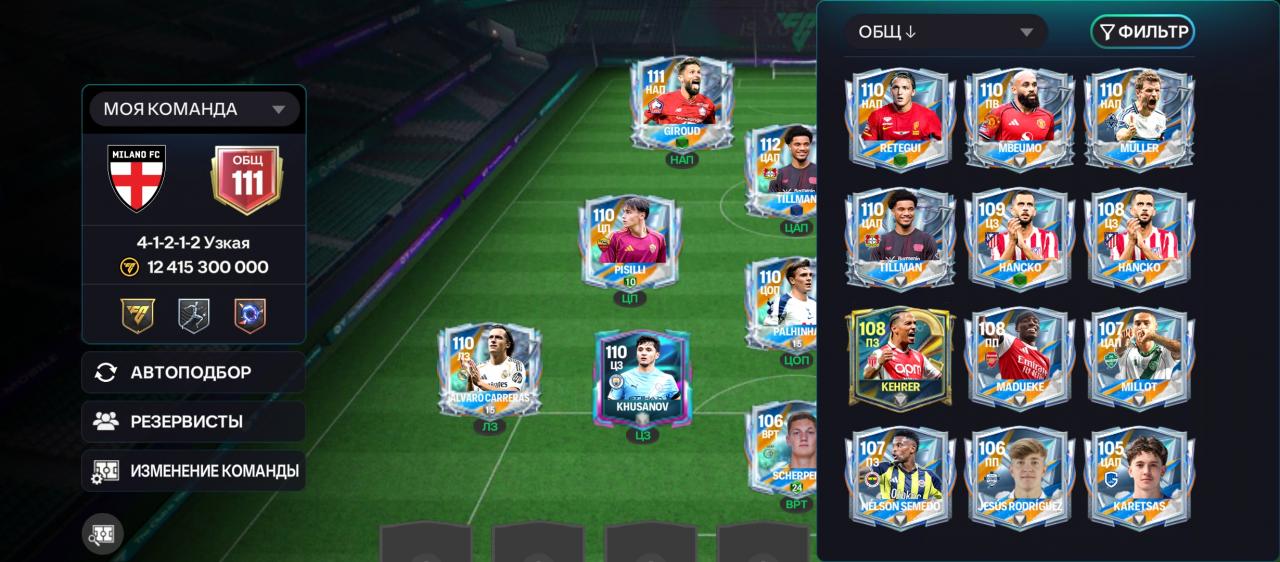Open the ОБЩ sort dropdown
Viewport: 1280px width, 562px height.
tap(945, 32)
